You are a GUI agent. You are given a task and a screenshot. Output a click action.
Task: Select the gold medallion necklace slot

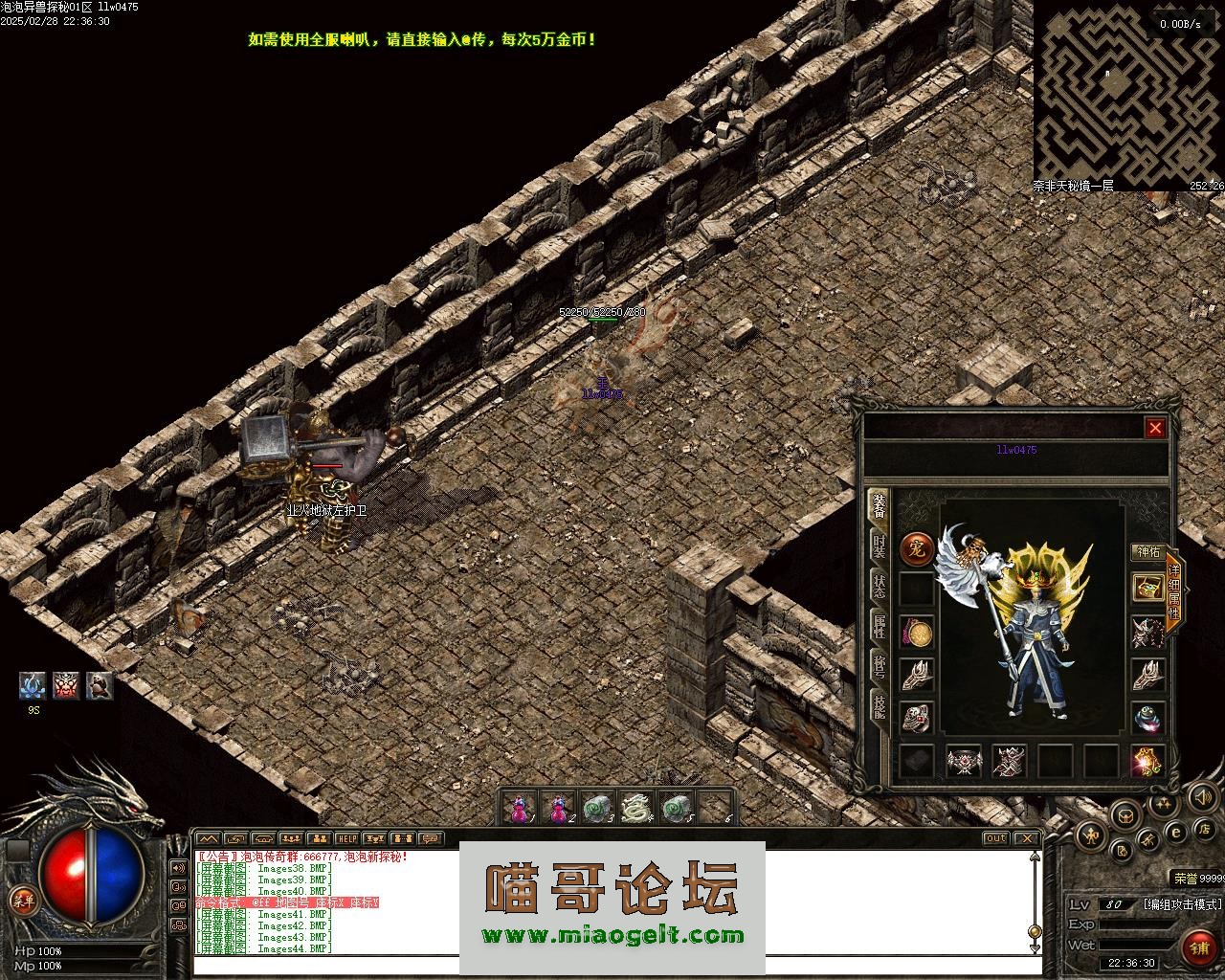coord(917,633)
